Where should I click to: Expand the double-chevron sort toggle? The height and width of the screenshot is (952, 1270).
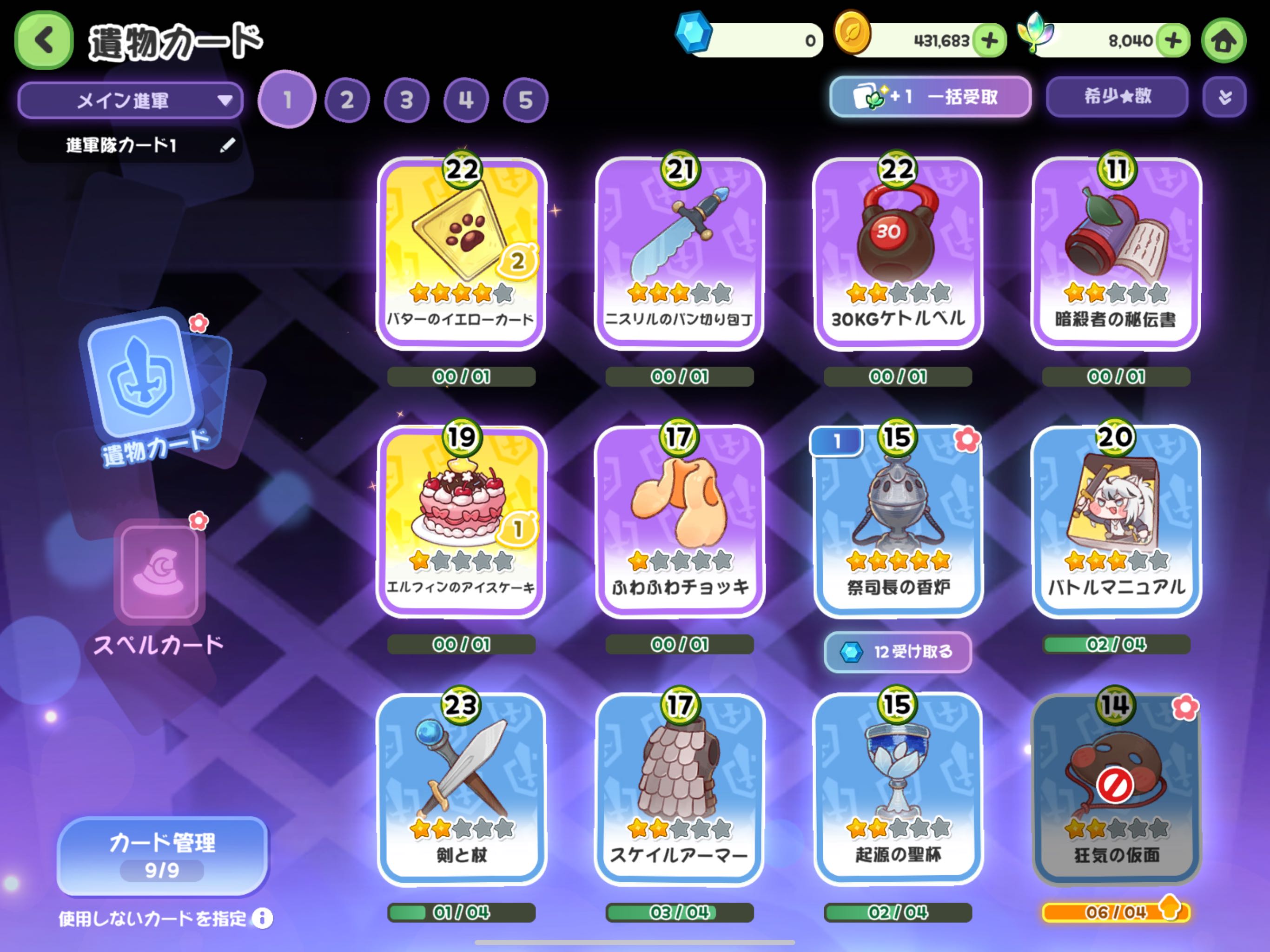click(x=1224, y=97)
